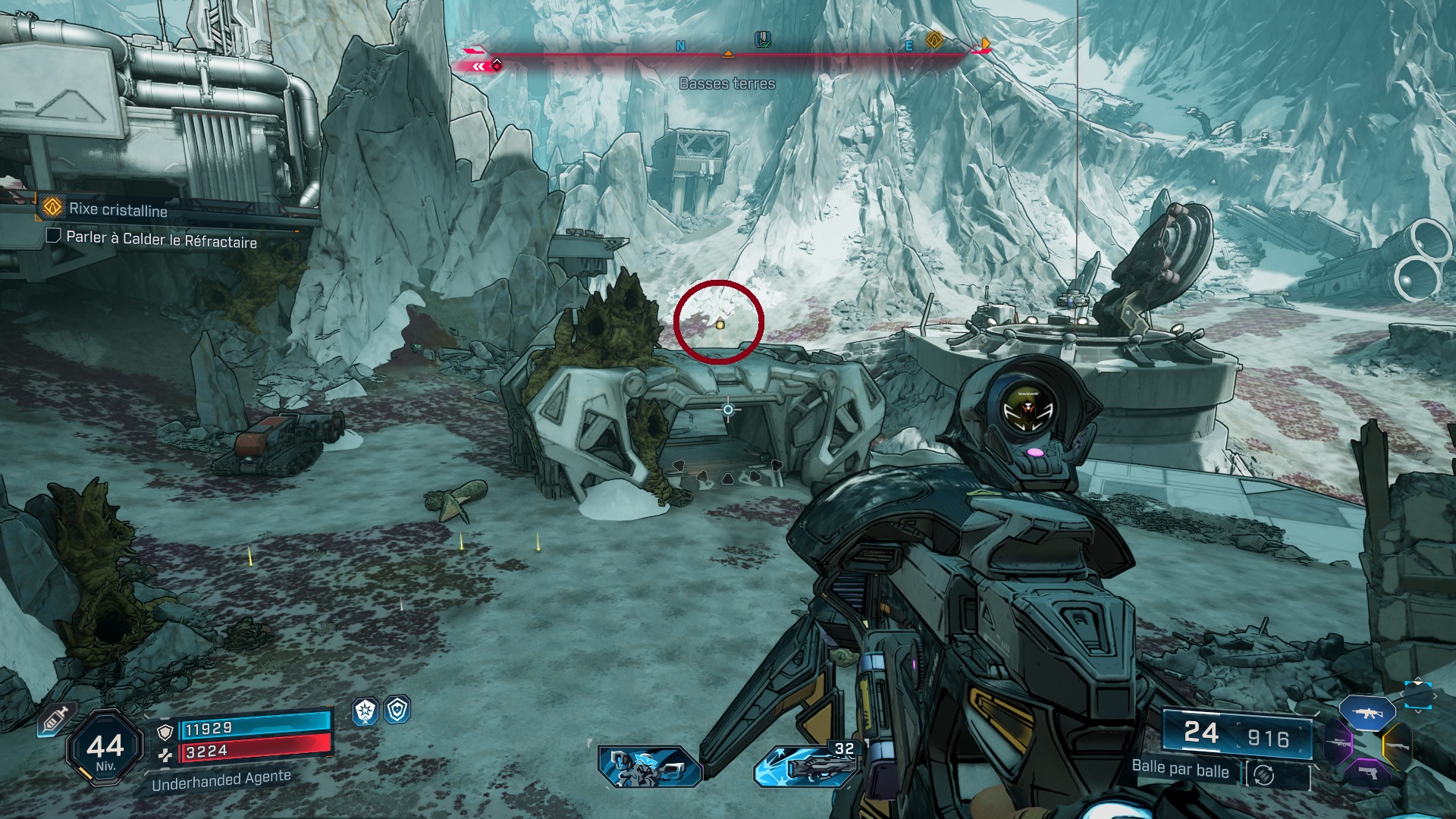Select the 'Basses terres' zone label

[726, 85]
